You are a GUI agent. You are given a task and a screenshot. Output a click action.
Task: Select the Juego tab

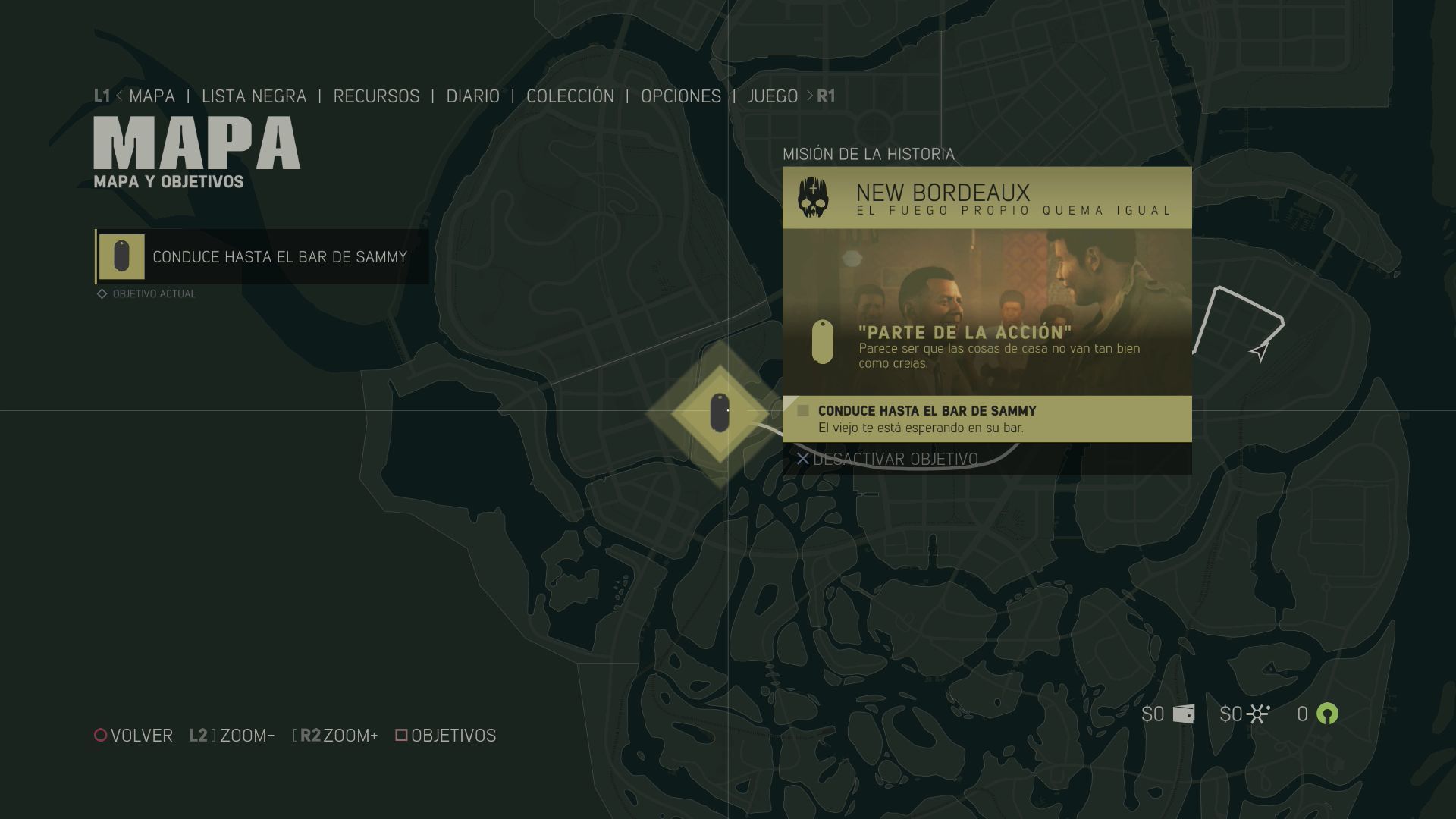[773, 96]
